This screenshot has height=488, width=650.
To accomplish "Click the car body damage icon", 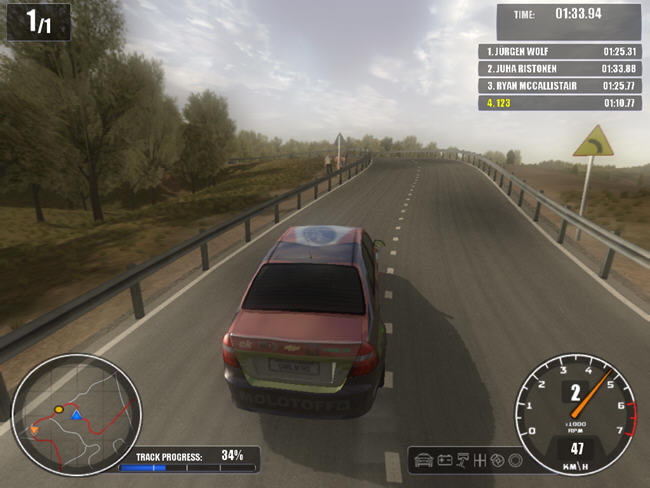I will 424,461.
